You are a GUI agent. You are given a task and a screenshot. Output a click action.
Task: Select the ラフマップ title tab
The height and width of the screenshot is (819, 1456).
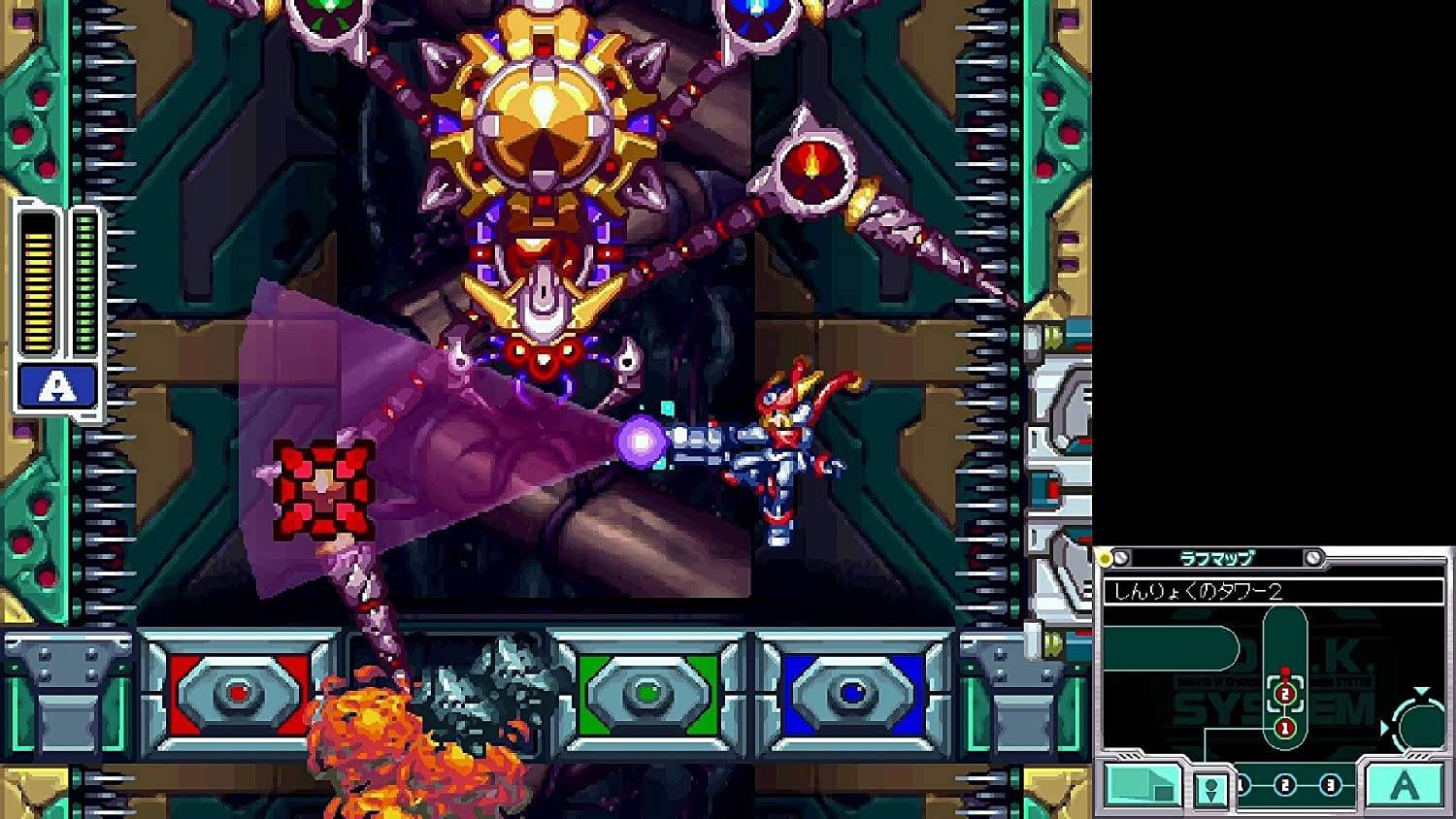(1216, 557)
